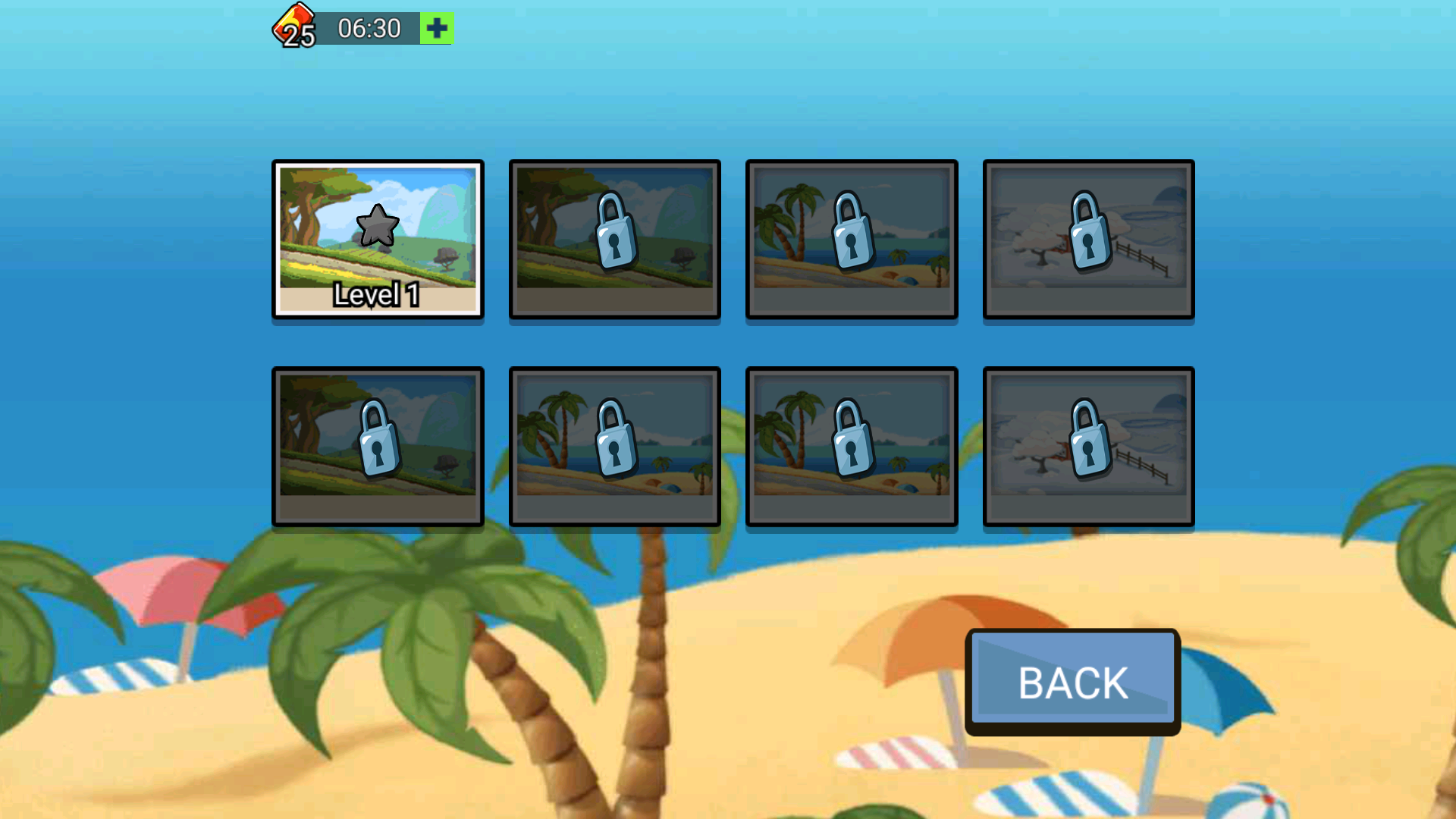
Task: Open Level 1 by clicking its thumbnail
Action: [x=378, y=242]
